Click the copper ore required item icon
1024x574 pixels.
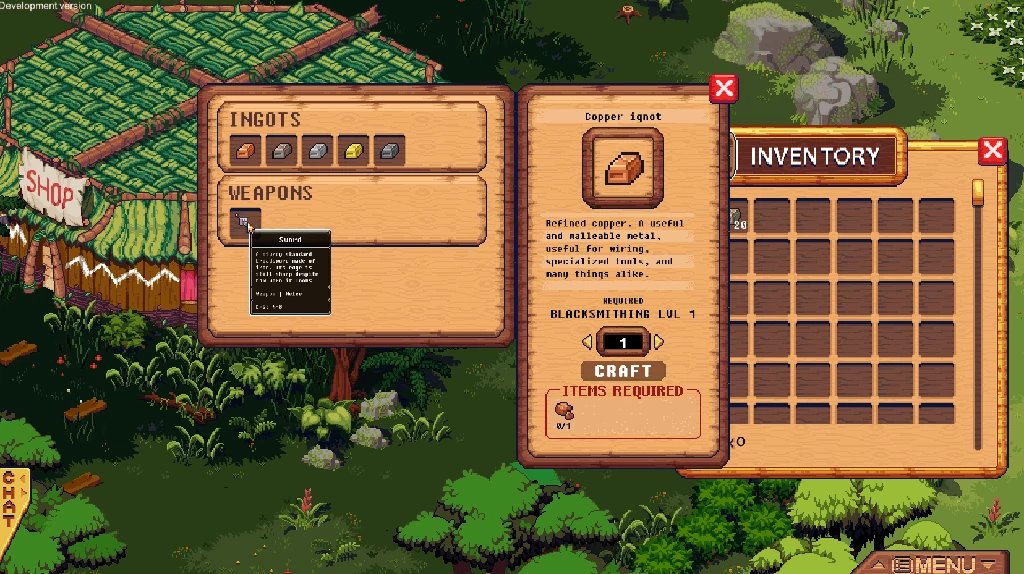[x=565, y=410]
